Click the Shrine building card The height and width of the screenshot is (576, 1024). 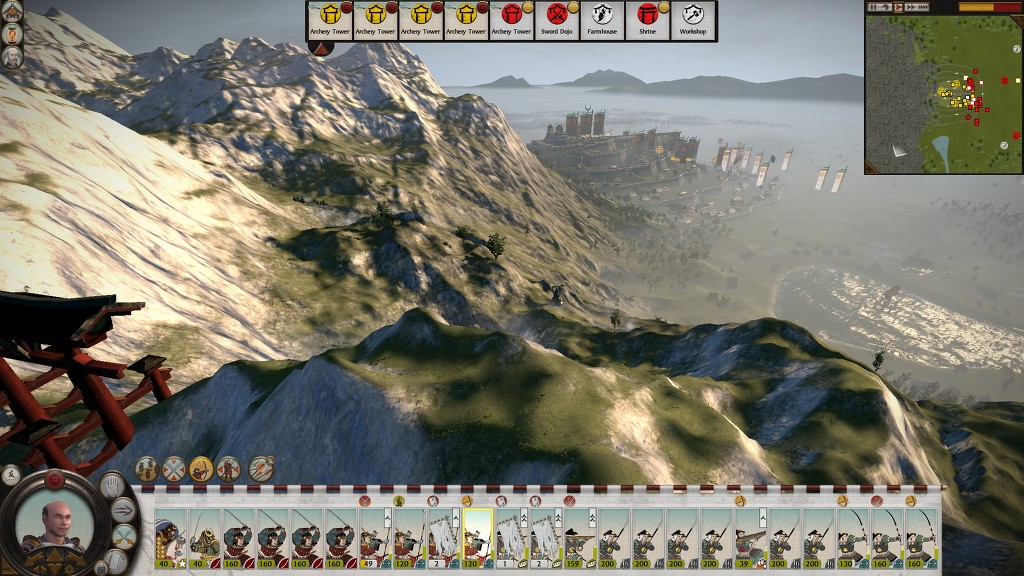[647, 20]
